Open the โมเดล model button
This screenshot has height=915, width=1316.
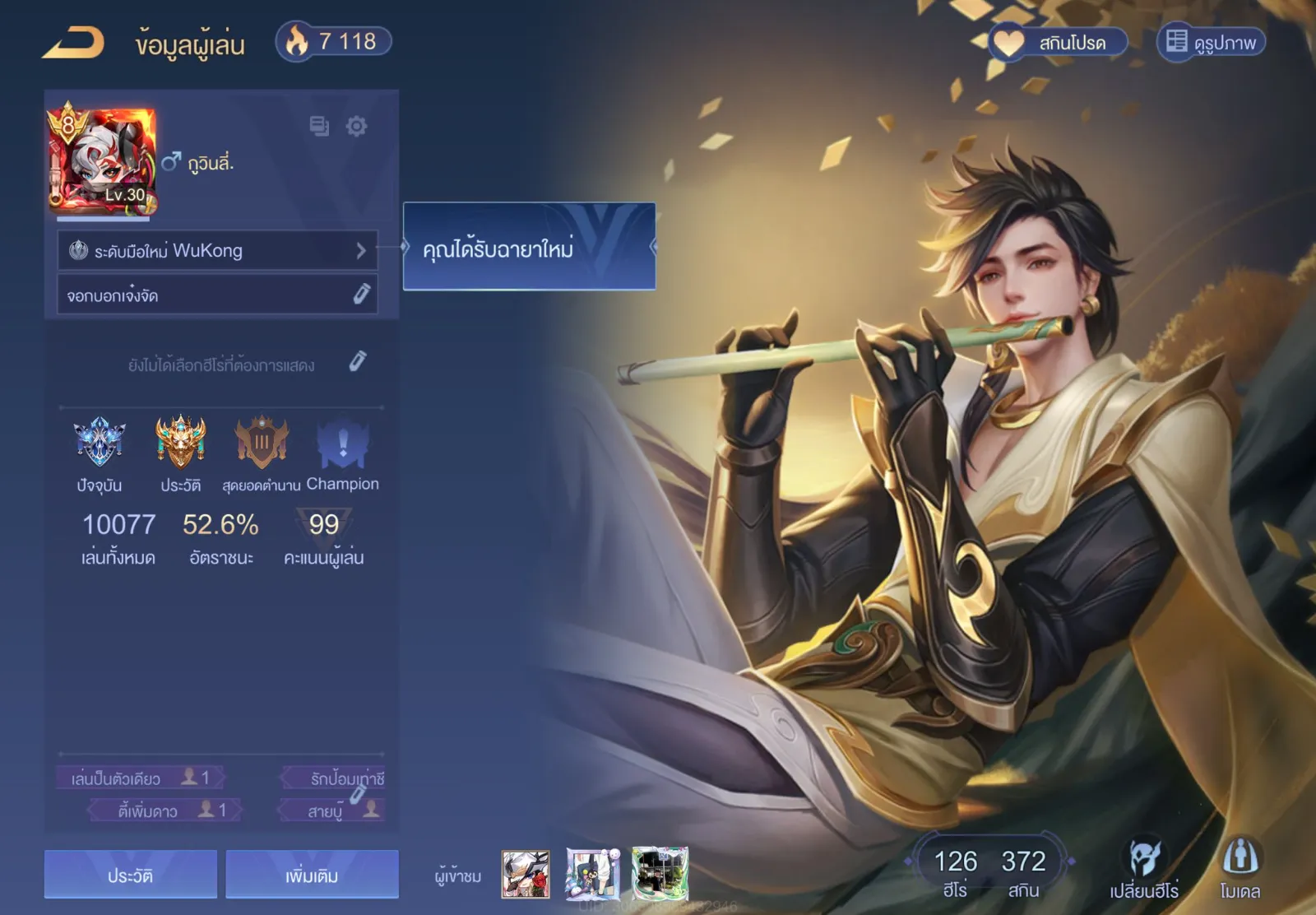(1240, 869)
